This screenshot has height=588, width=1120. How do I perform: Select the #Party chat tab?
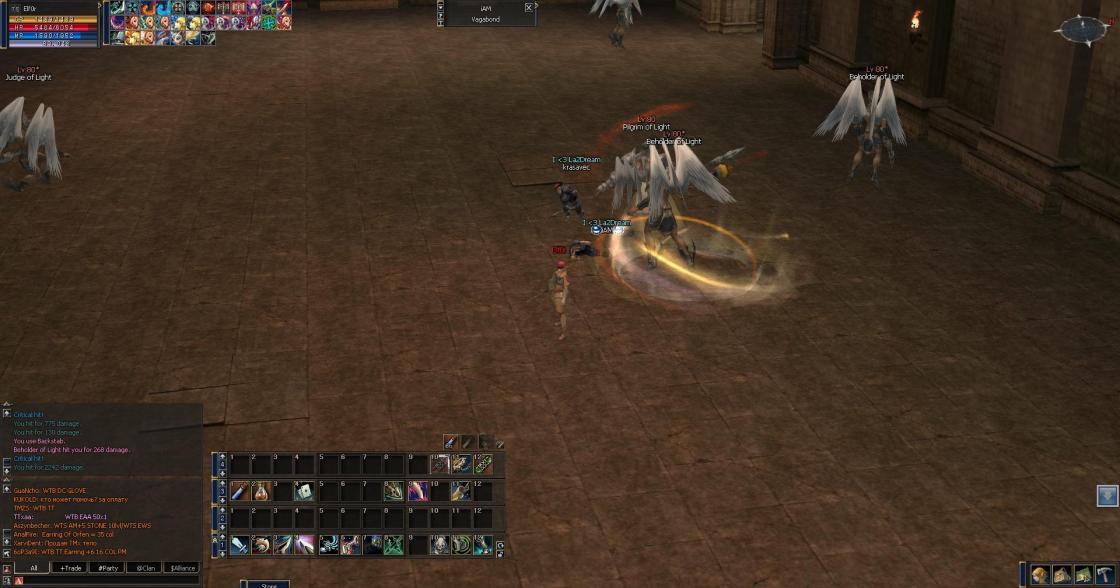pyautogui.click(x=107, y=567)
